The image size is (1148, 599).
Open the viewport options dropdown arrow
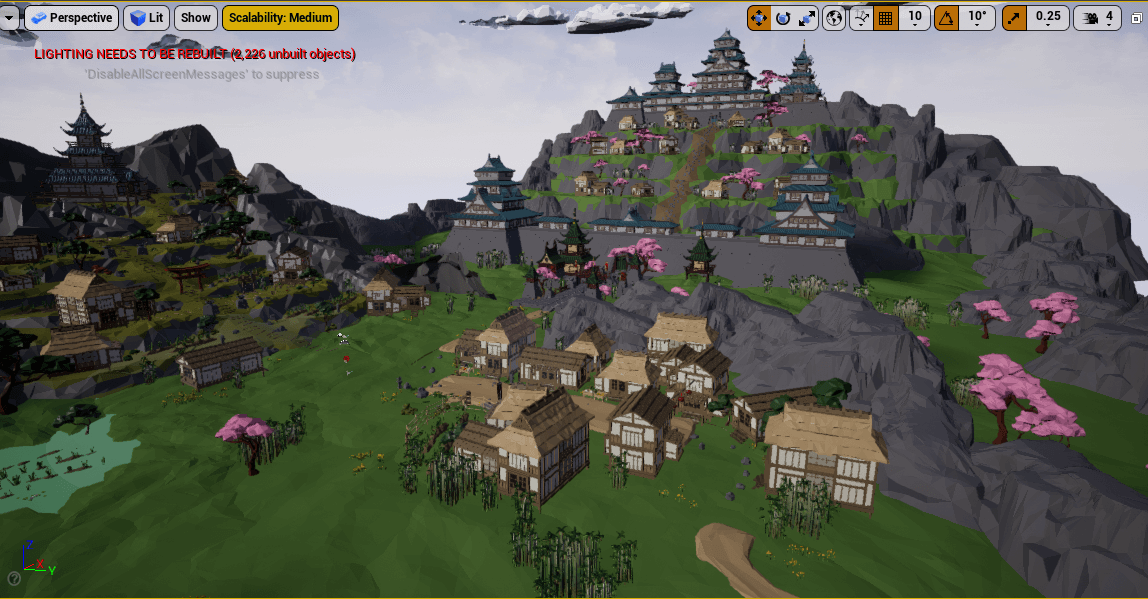[x=10, y=17]
